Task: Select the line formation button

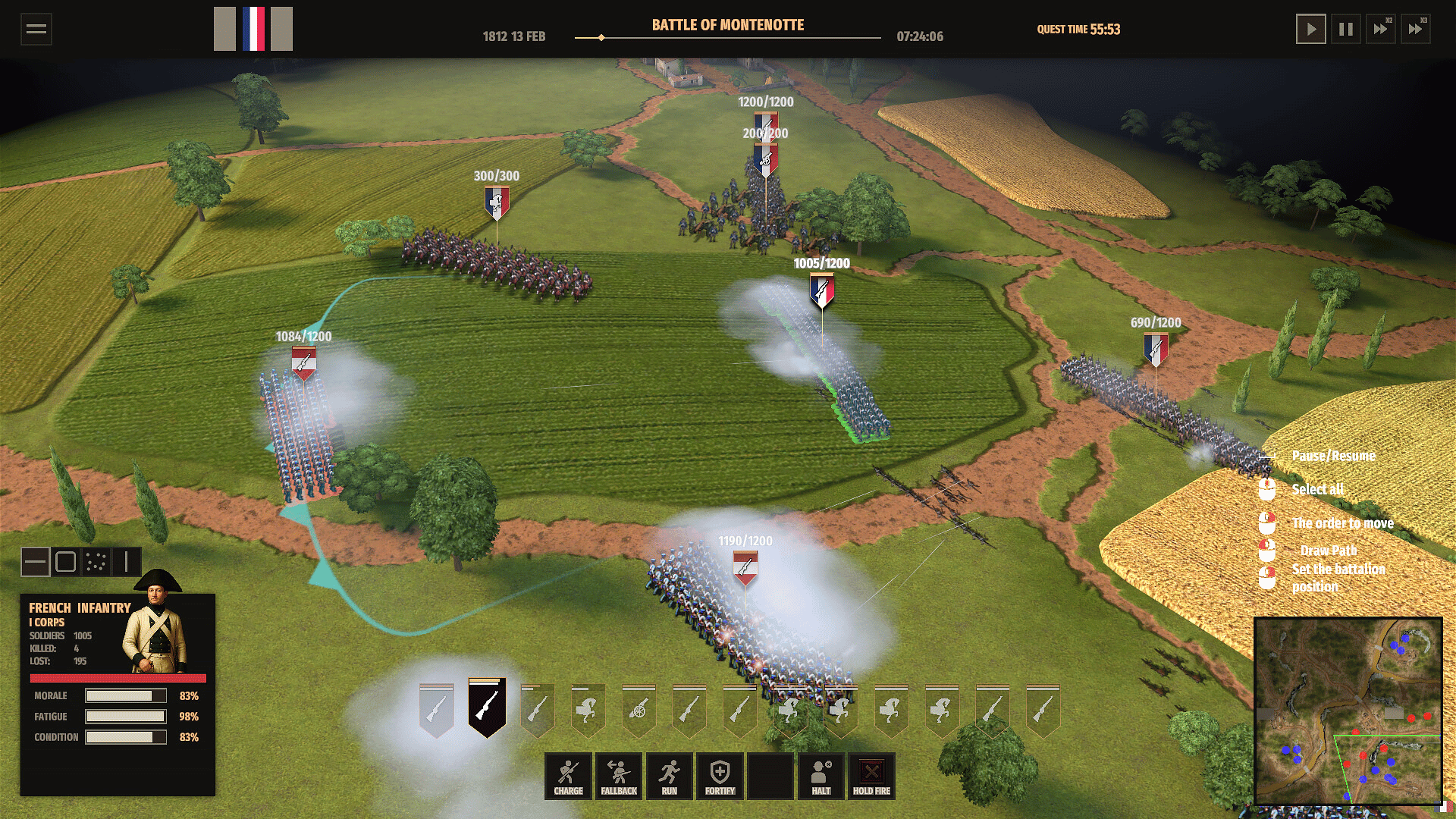Action: click(36, 562)
